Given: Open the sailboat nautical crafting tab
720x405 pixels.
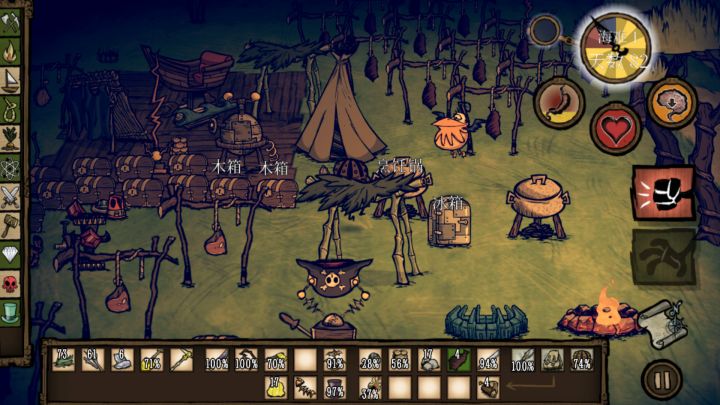Looking at the screenshot, I should coord(11,77).
